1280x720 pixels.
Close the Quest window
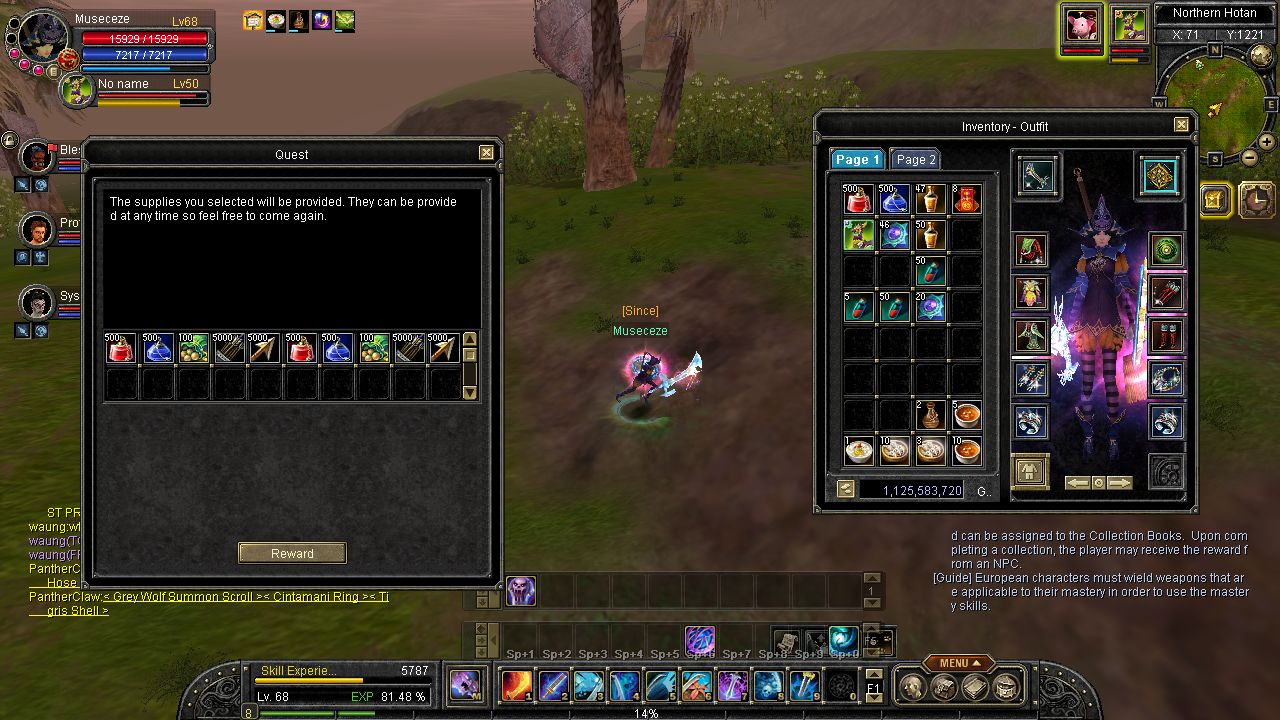486,153
